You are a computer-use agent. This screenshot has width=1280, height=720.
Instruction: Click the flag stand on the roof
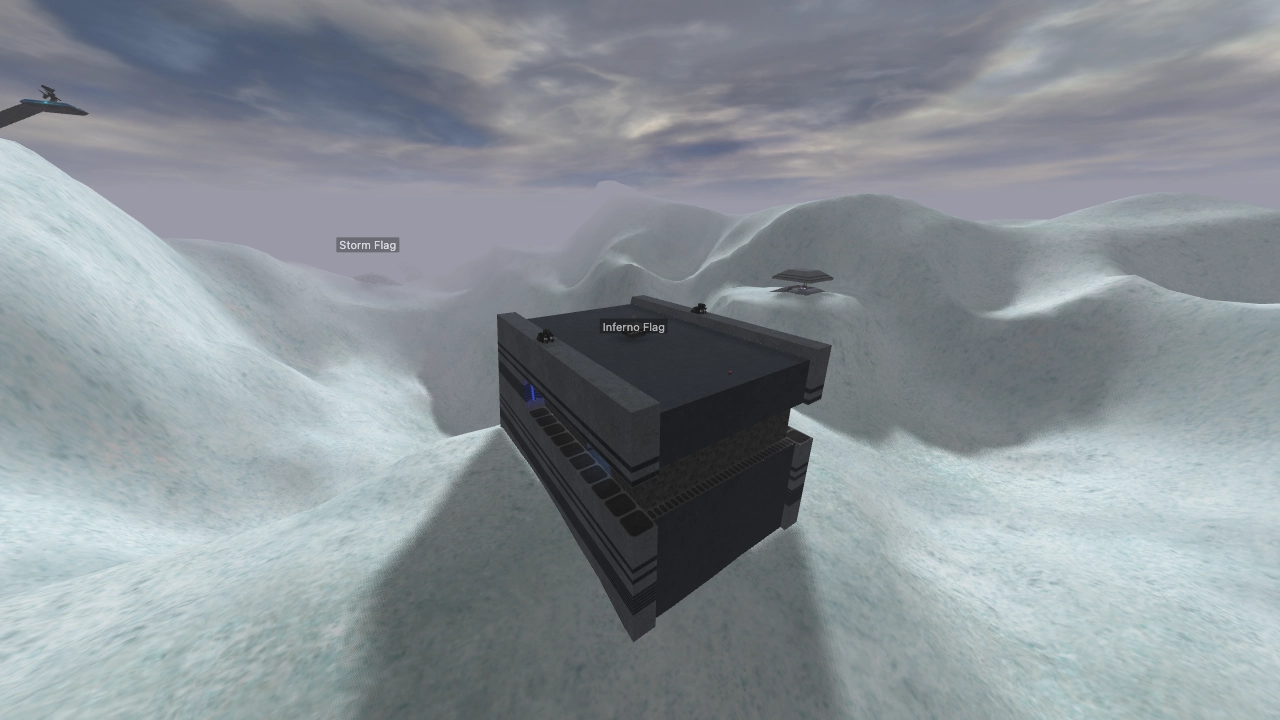(x=632, y=334)
